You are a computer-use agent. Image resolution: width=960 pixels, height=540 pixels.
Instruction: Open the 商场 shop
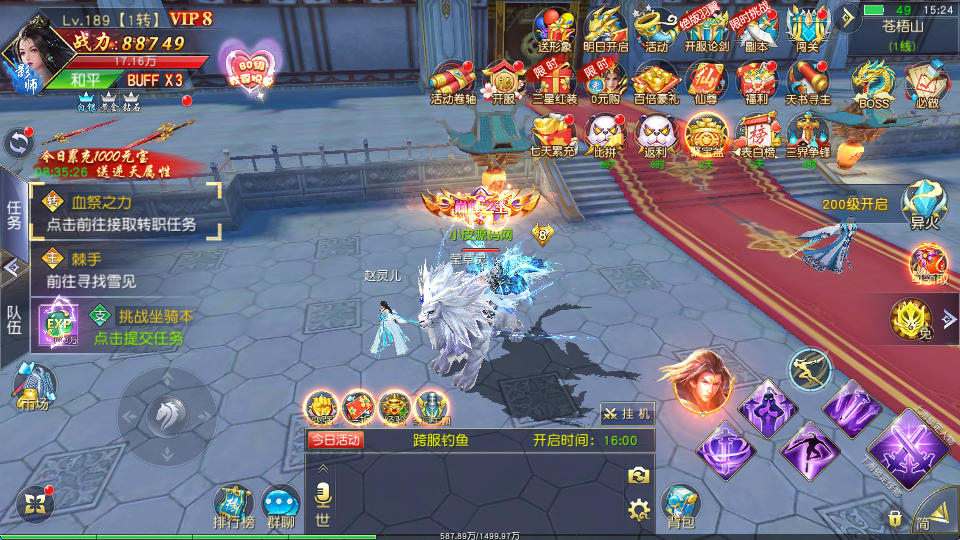coord(35,387)
